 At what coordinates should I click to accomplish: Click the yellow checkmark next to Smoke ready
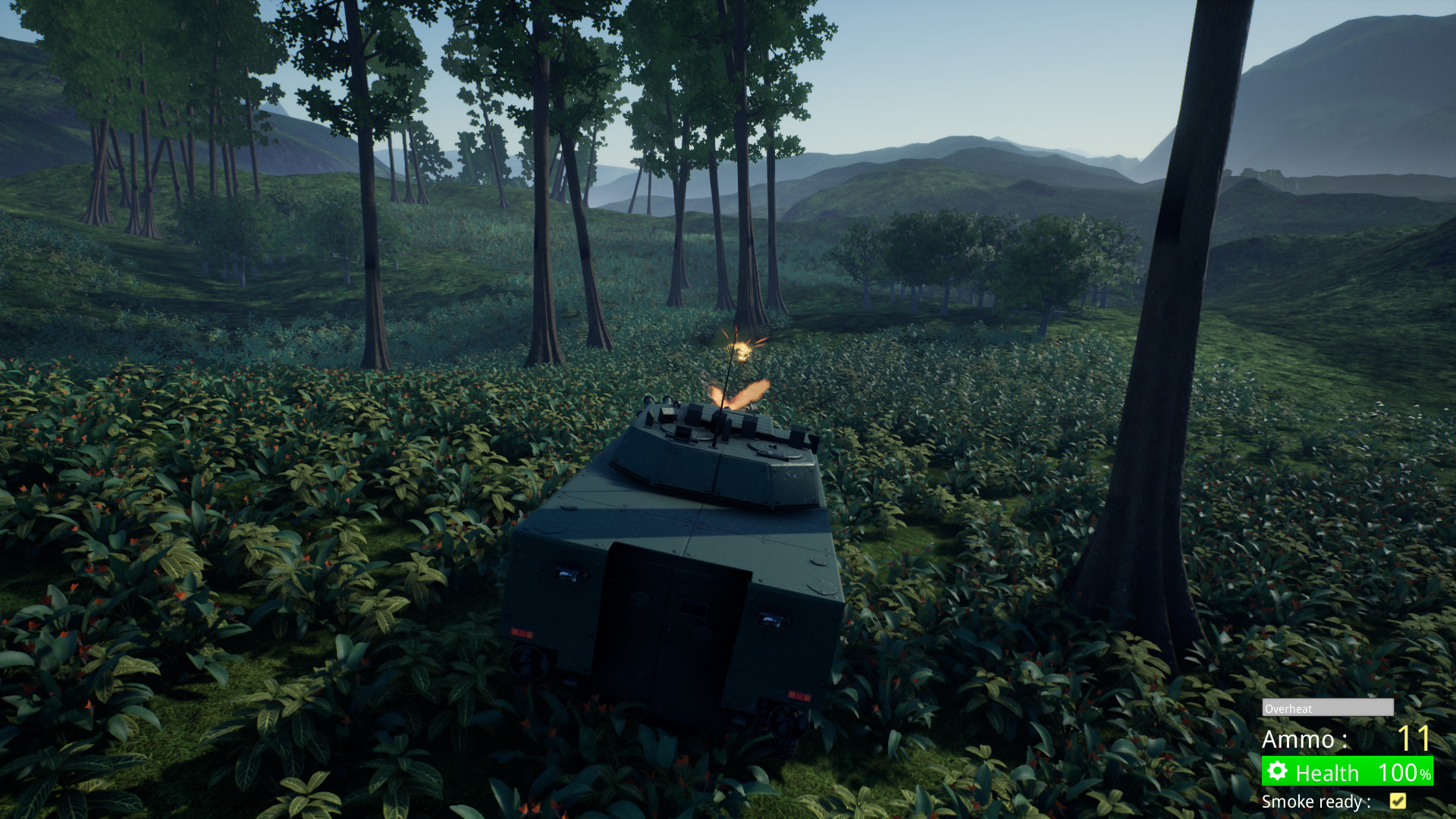(1398, 802)
